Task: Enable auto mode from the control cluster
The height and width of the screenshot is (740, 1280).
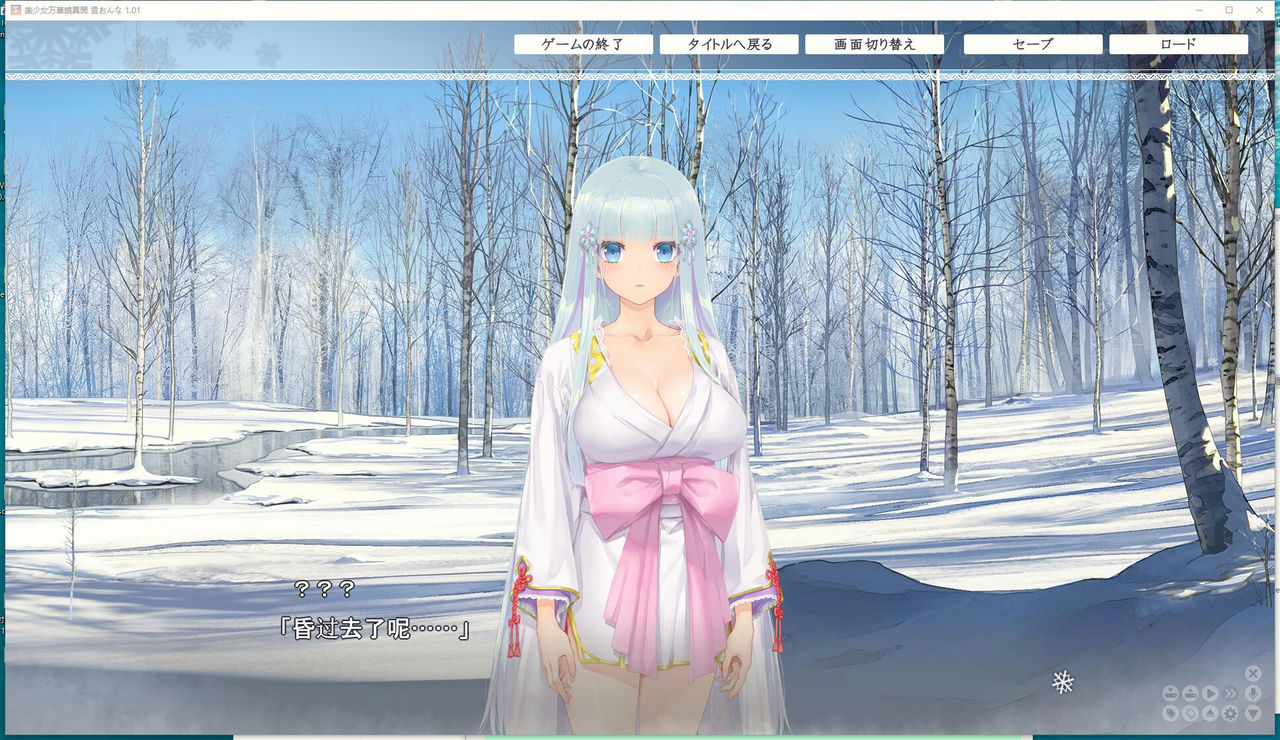Action: click(1210, 693)
